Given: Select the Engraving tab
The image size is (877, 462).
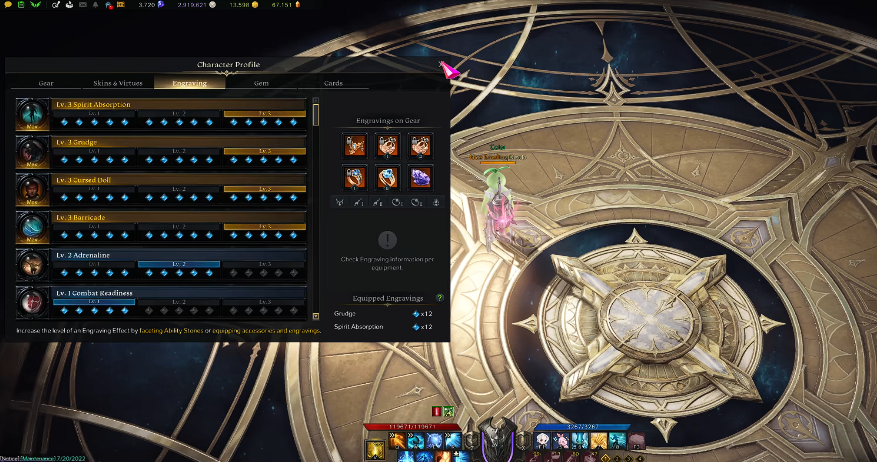Looking at the screenshot, I should (190, 83).
